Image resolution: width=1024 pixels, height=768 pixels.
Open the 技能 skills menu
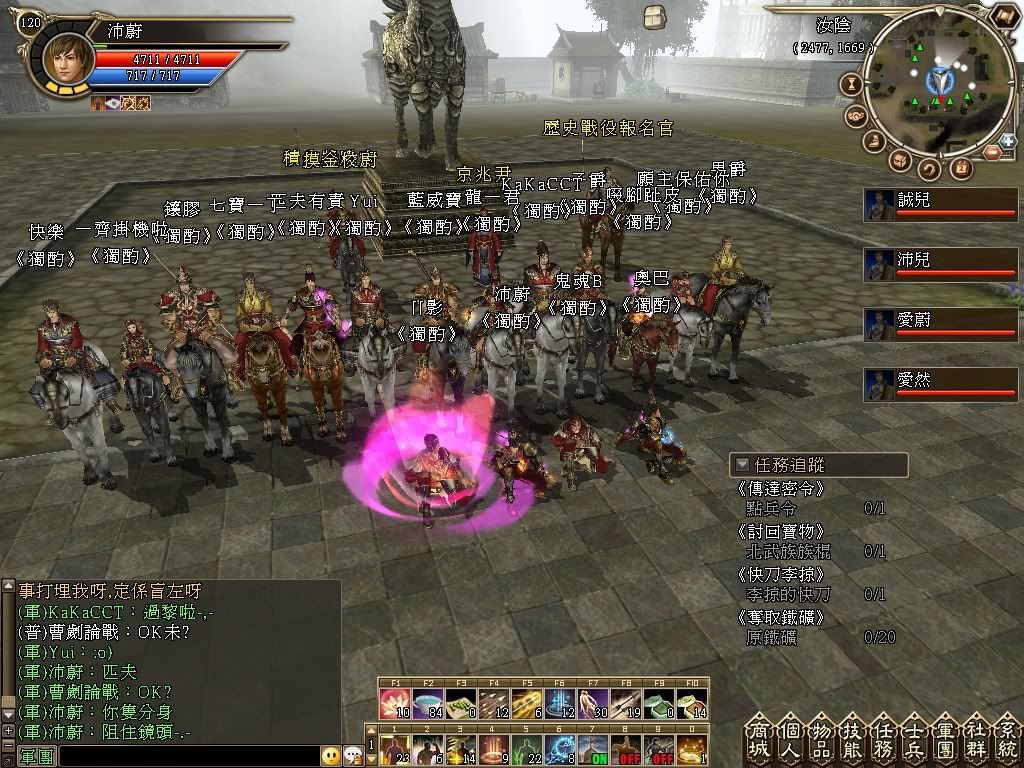(x=854, y=739)
